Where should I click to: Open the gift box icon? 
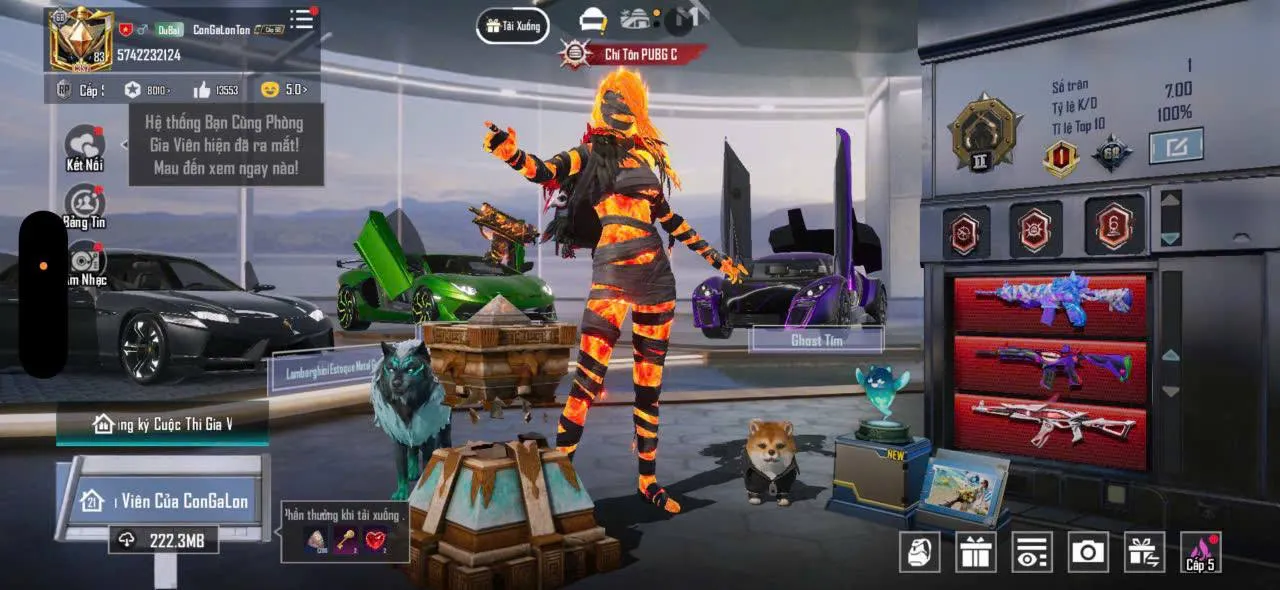[975, 551]
